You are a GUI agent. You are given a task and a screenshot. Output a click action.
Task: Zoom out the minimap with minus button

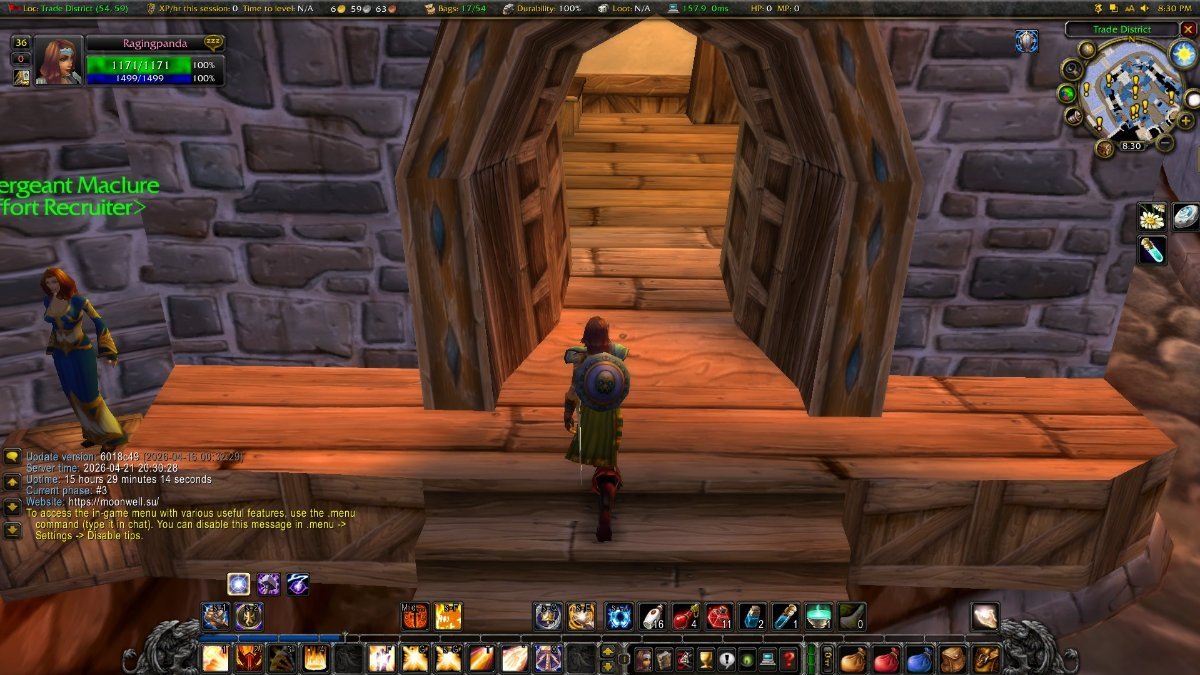tap(1166, 143)
